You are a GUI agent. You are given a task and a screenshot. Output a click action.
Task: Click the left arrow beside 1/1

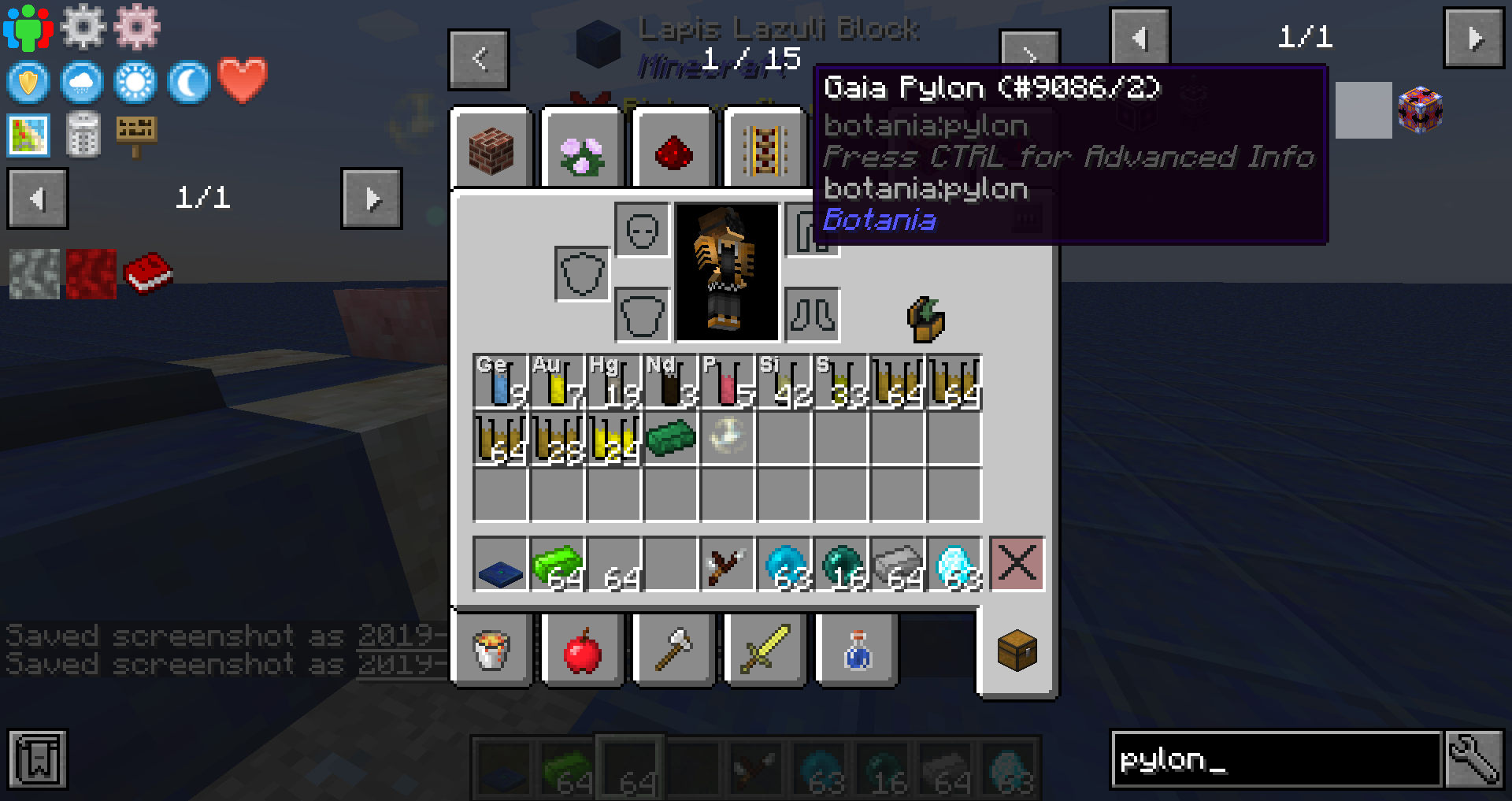tap(37, 198)
